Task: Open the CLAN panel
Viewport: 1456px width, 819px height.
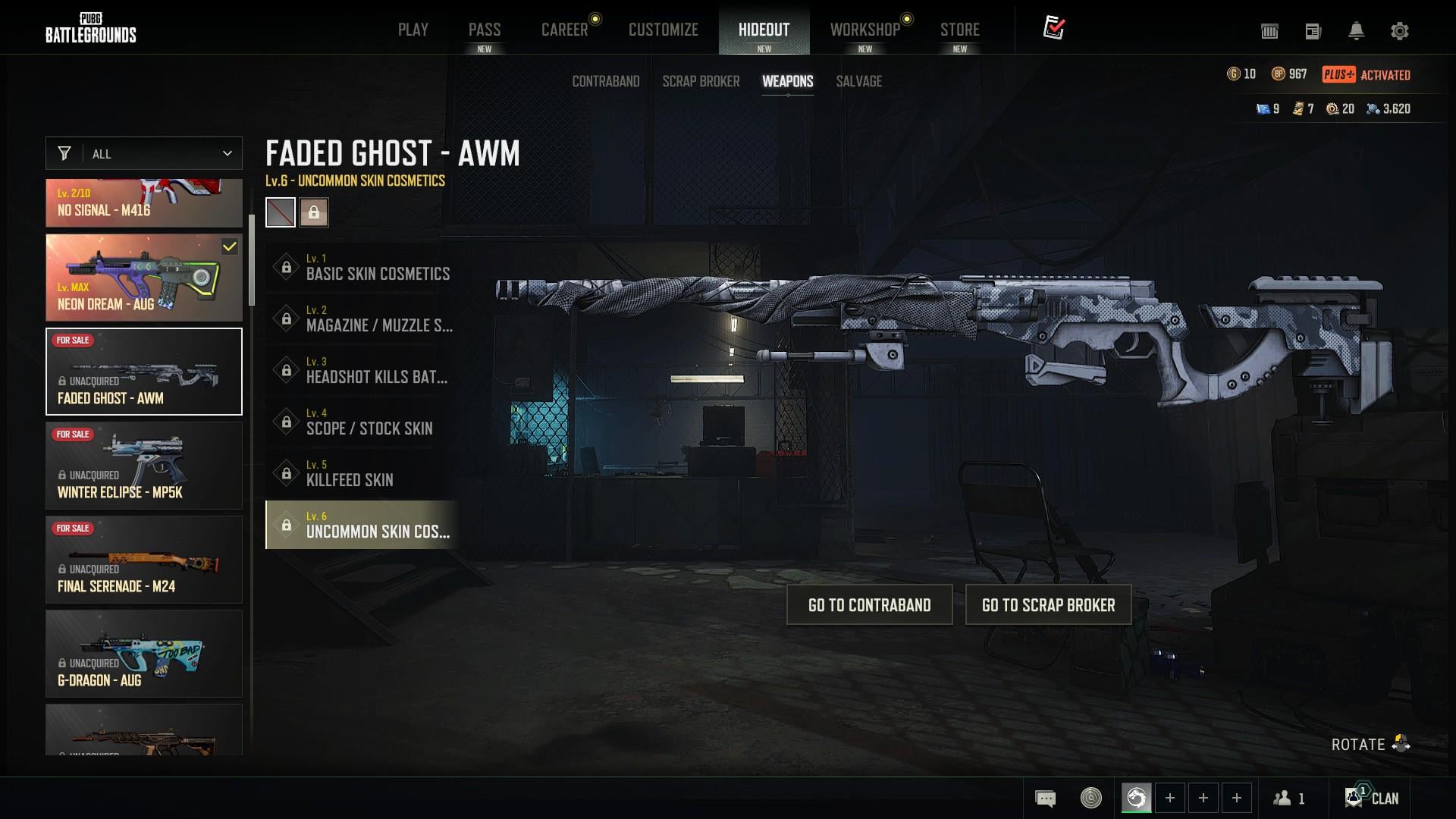Action: (1372, 798)
